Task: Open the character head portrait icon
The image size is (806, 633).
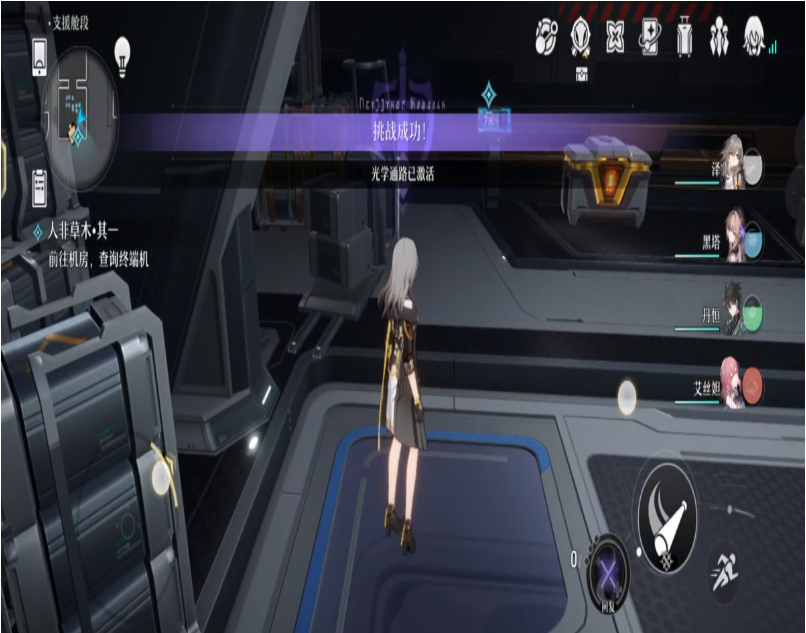Action: tap(754, 37)
